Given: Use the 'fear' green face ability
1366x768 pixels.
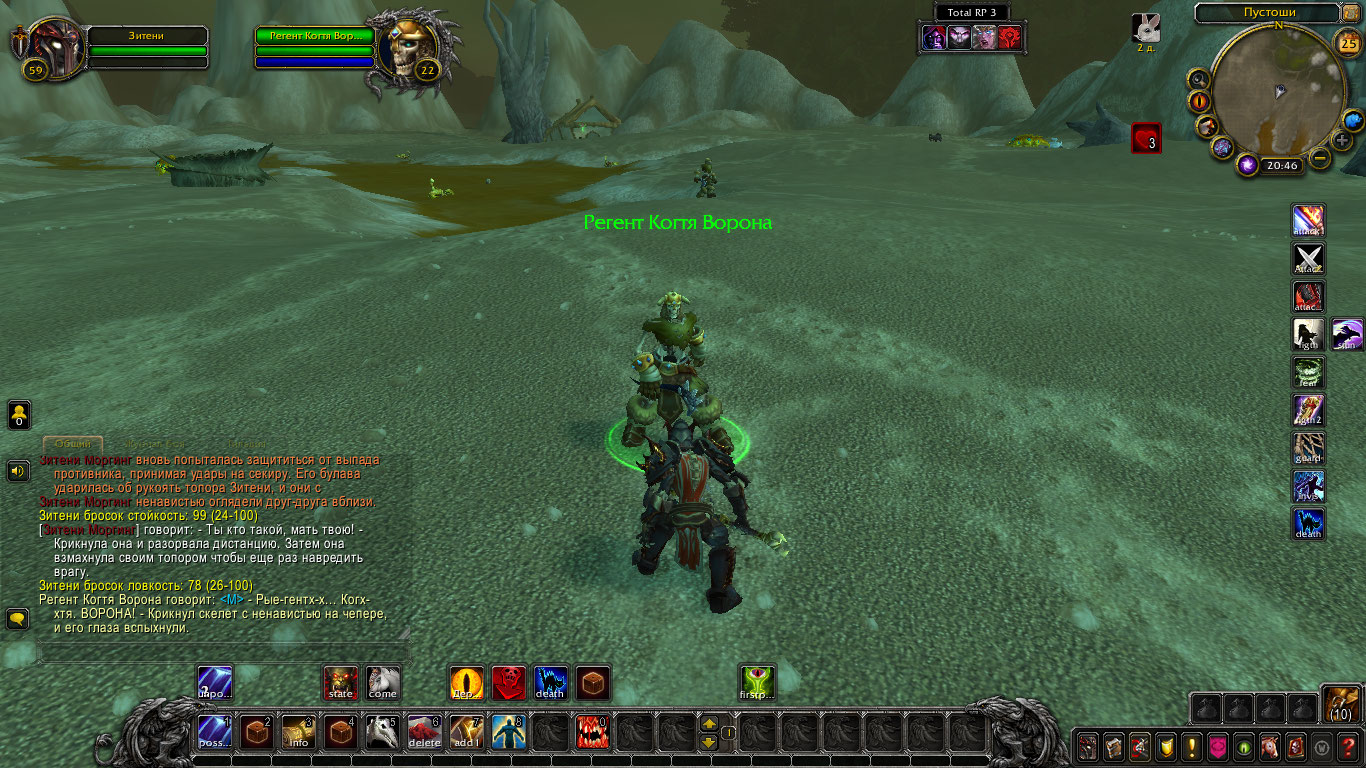Looking at the screenshot, I should click(1308, 371).
